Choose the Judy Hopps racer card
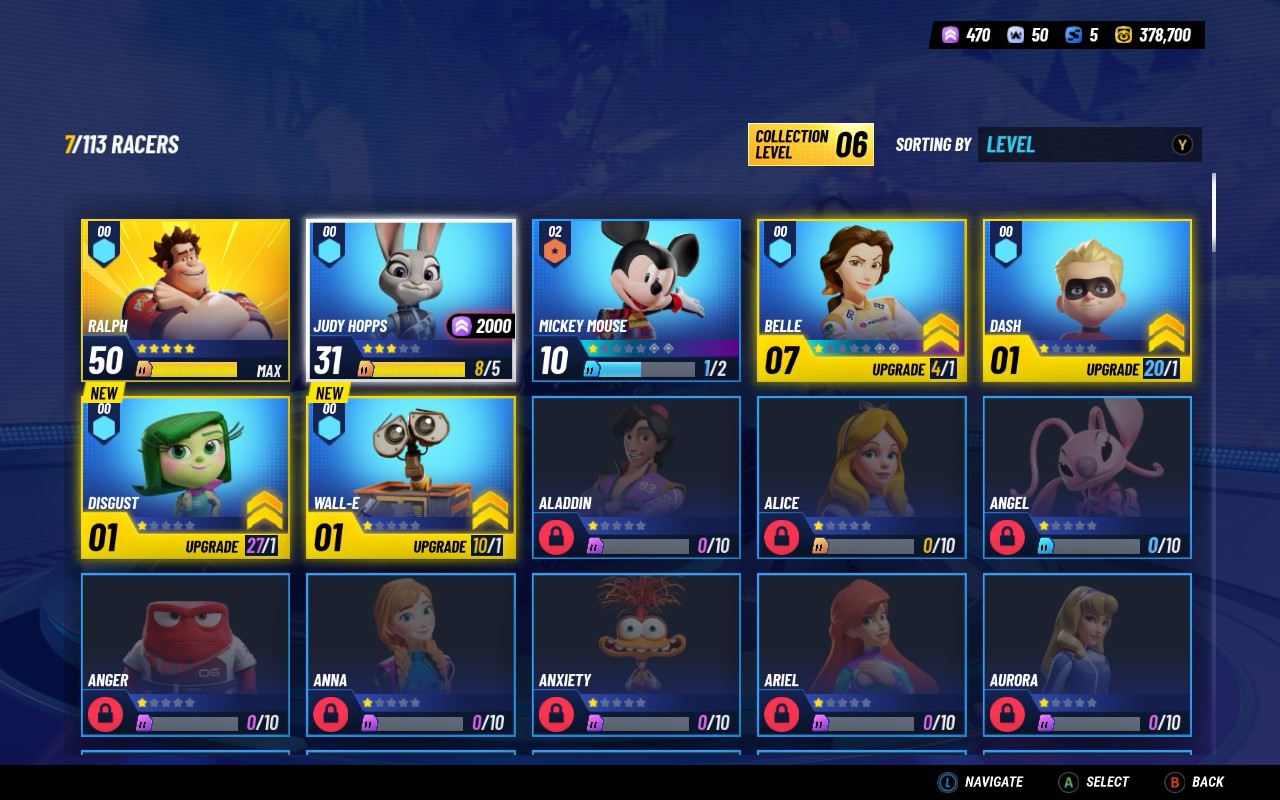This screenshot has height=800, width=1280. click(x=411, y=300)
